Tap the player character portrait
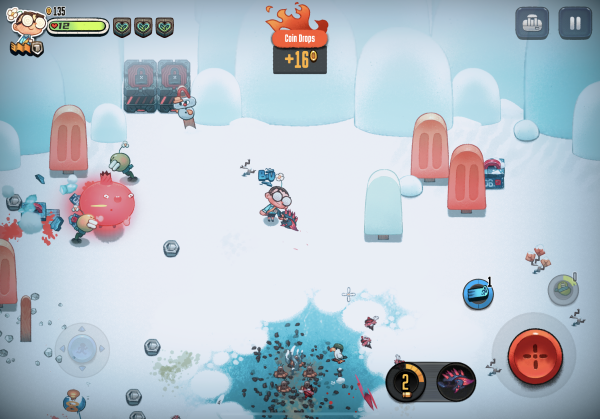The width and height of the screenshot is (600, 419). click(27, 28)
